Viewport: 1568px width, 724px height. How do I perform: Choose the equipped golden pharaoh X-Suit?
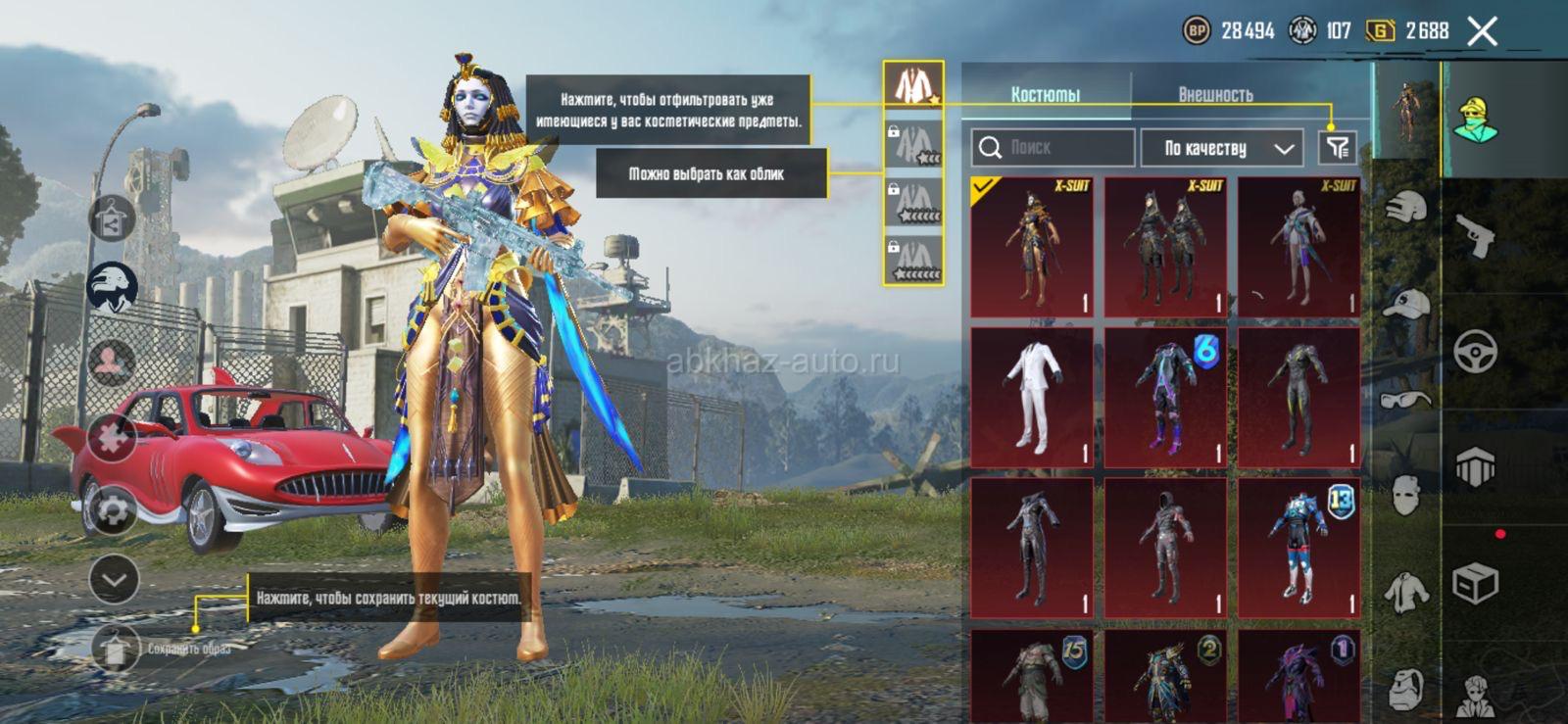[x=1032, y=247]
